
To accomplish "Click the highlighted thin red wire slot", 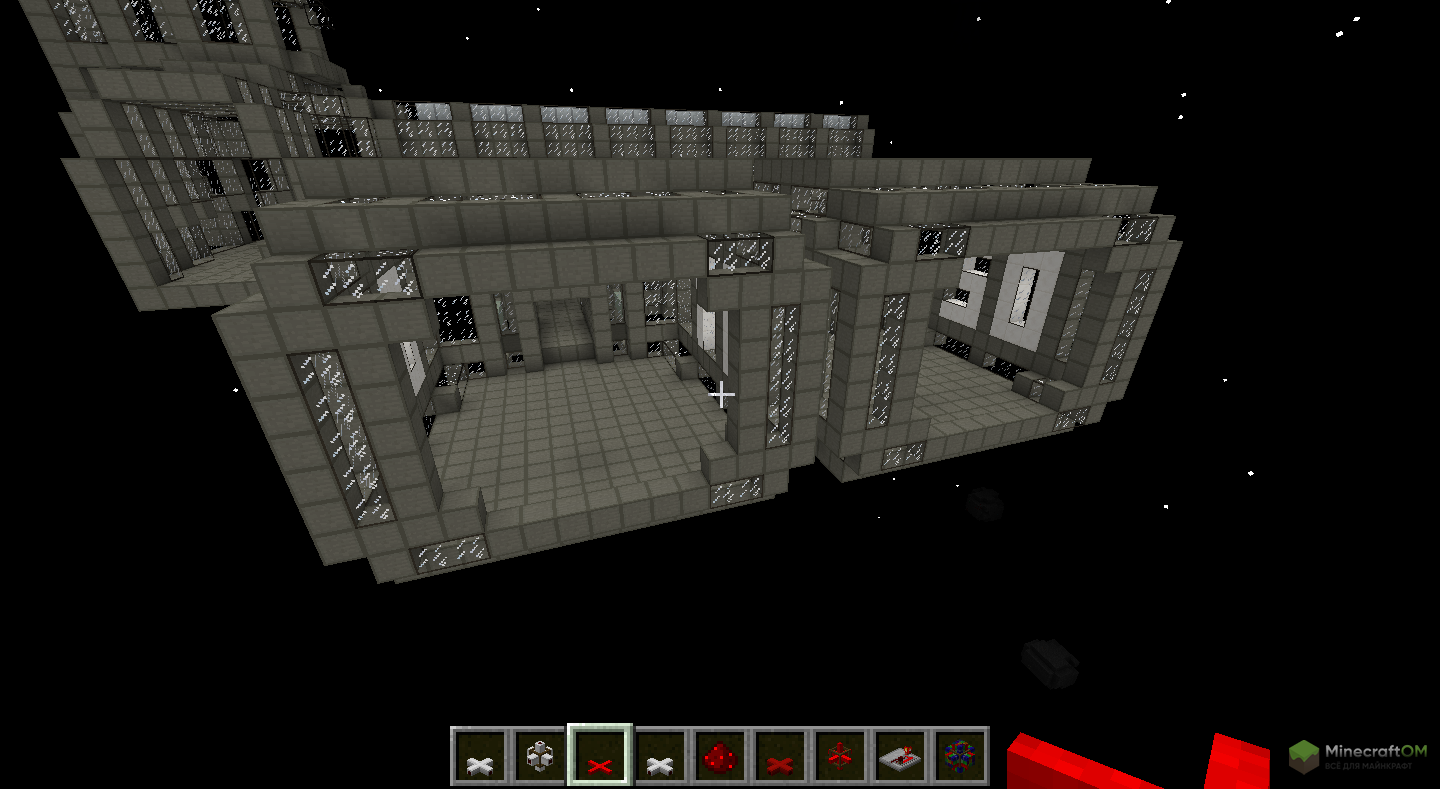I will pyautogui.click(x=599, y=756).
